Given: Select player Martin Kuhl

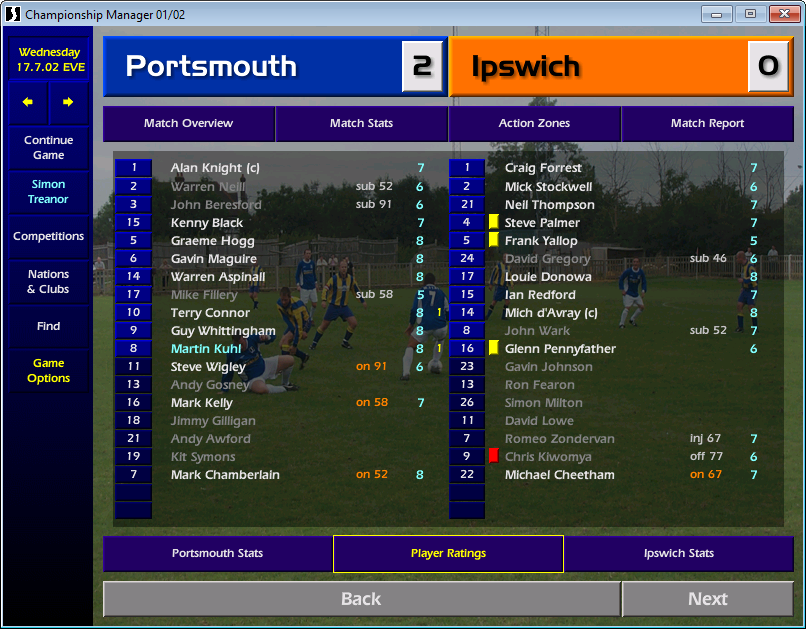Looking at the screenshot, I should 207,349.
